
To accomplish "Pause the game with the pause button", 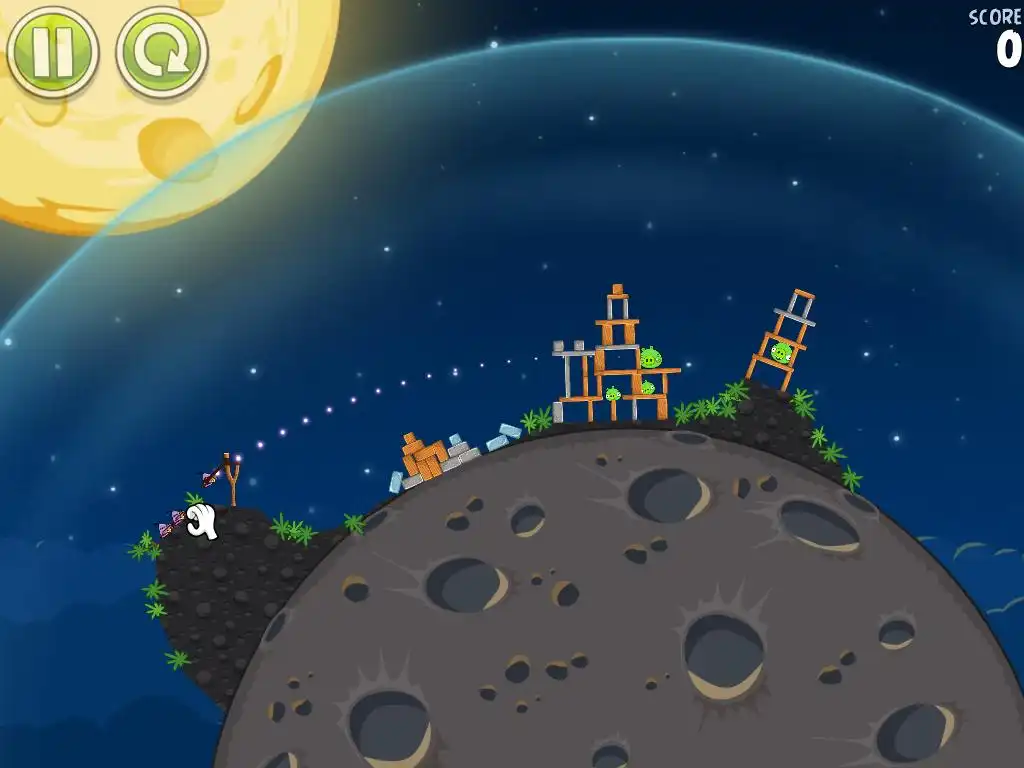I will 52,52.
